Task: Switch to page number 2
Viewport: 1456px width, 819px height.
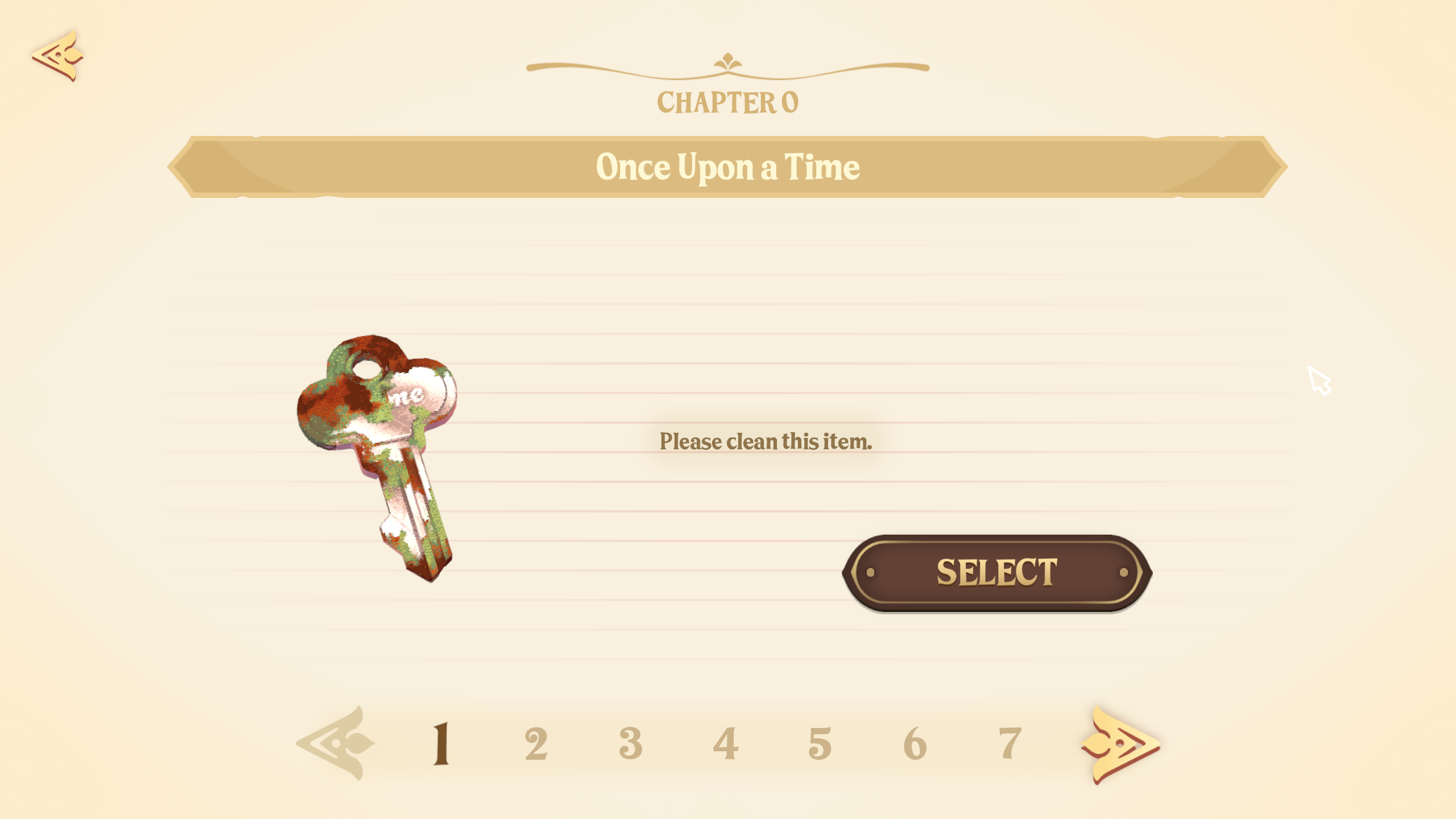Action: [x=536, y=743]
